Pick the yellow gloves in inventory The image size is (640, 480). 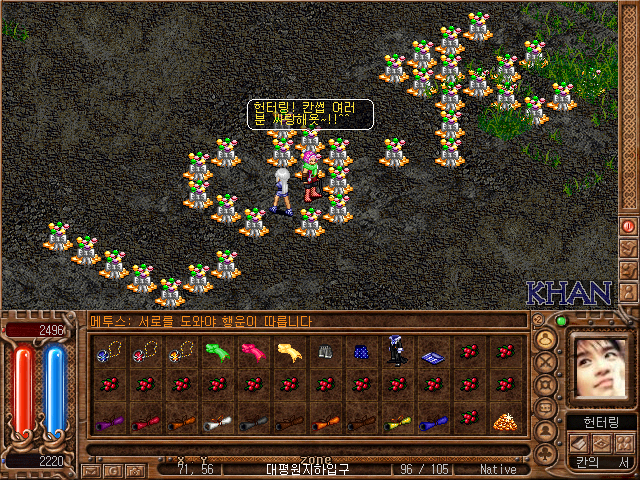(287, 351)
